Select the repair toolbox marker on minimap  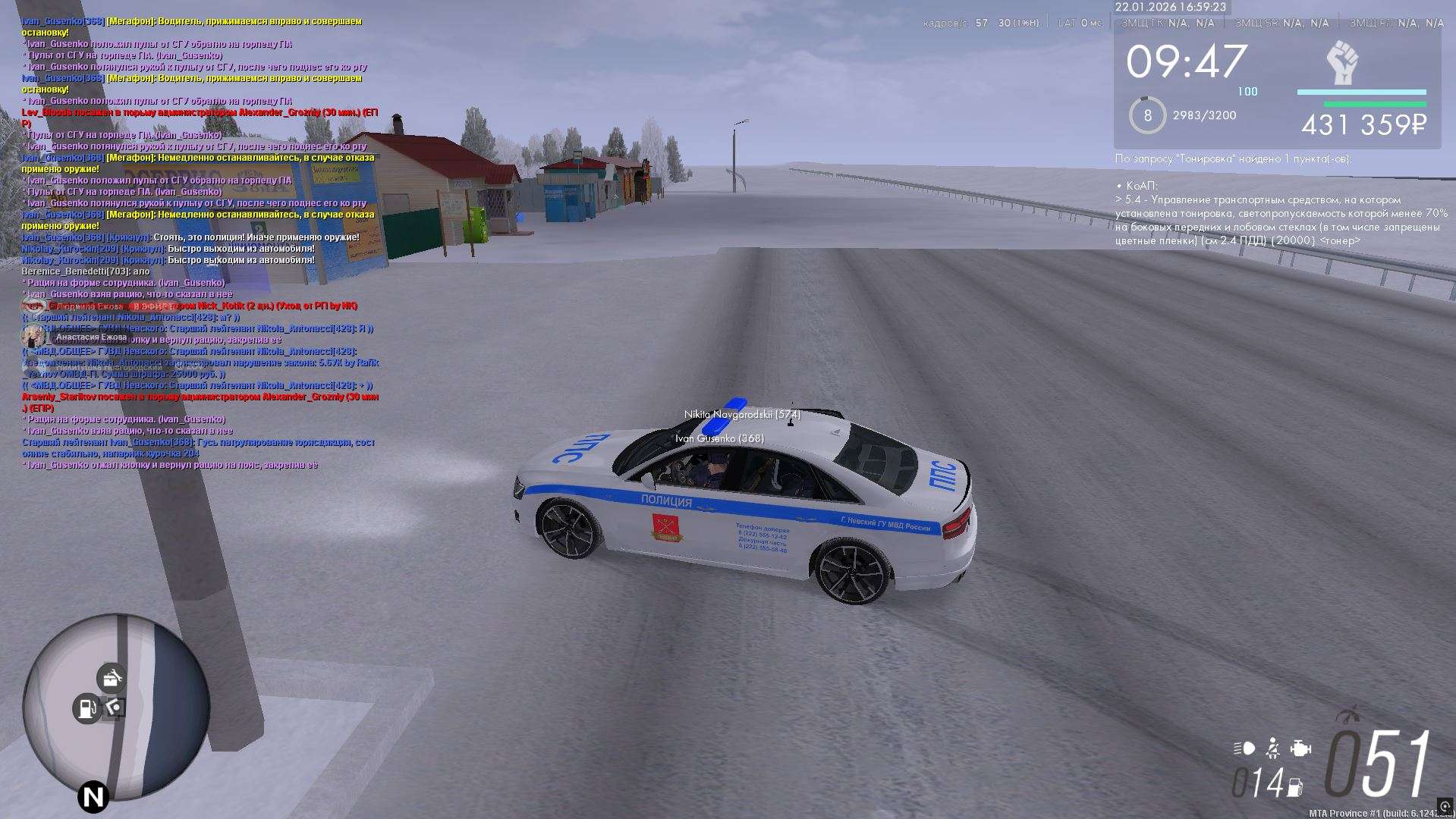pos(112,679)
